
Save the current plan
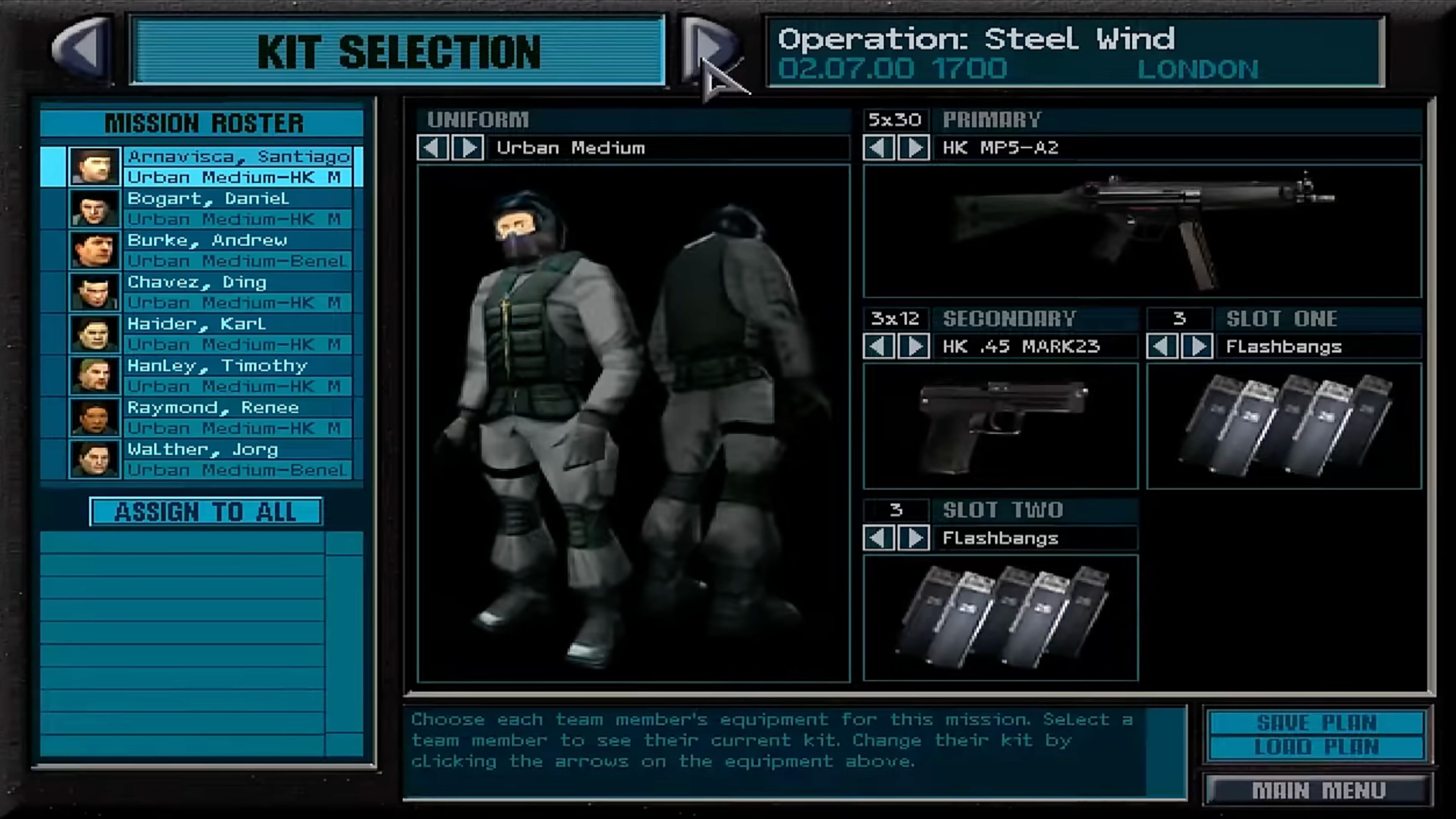pyautogui.click(x=1316, y=723)
